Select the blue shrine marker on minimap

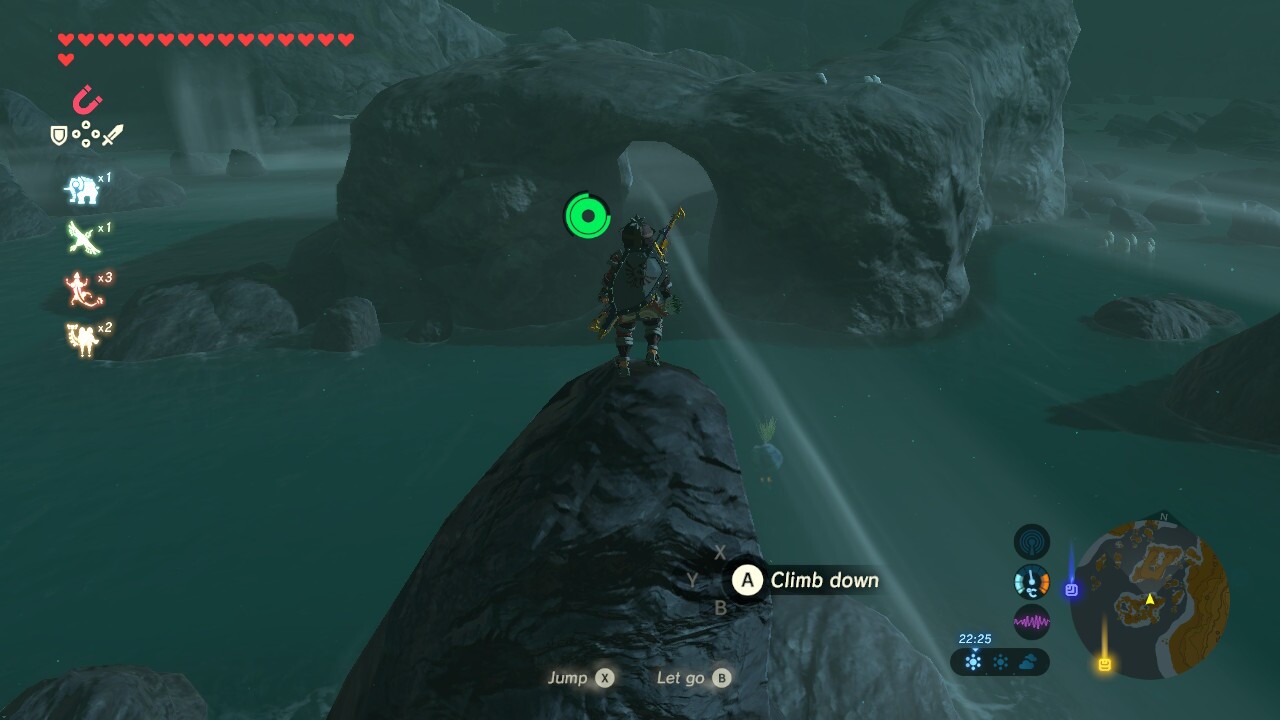[1071, 590]
